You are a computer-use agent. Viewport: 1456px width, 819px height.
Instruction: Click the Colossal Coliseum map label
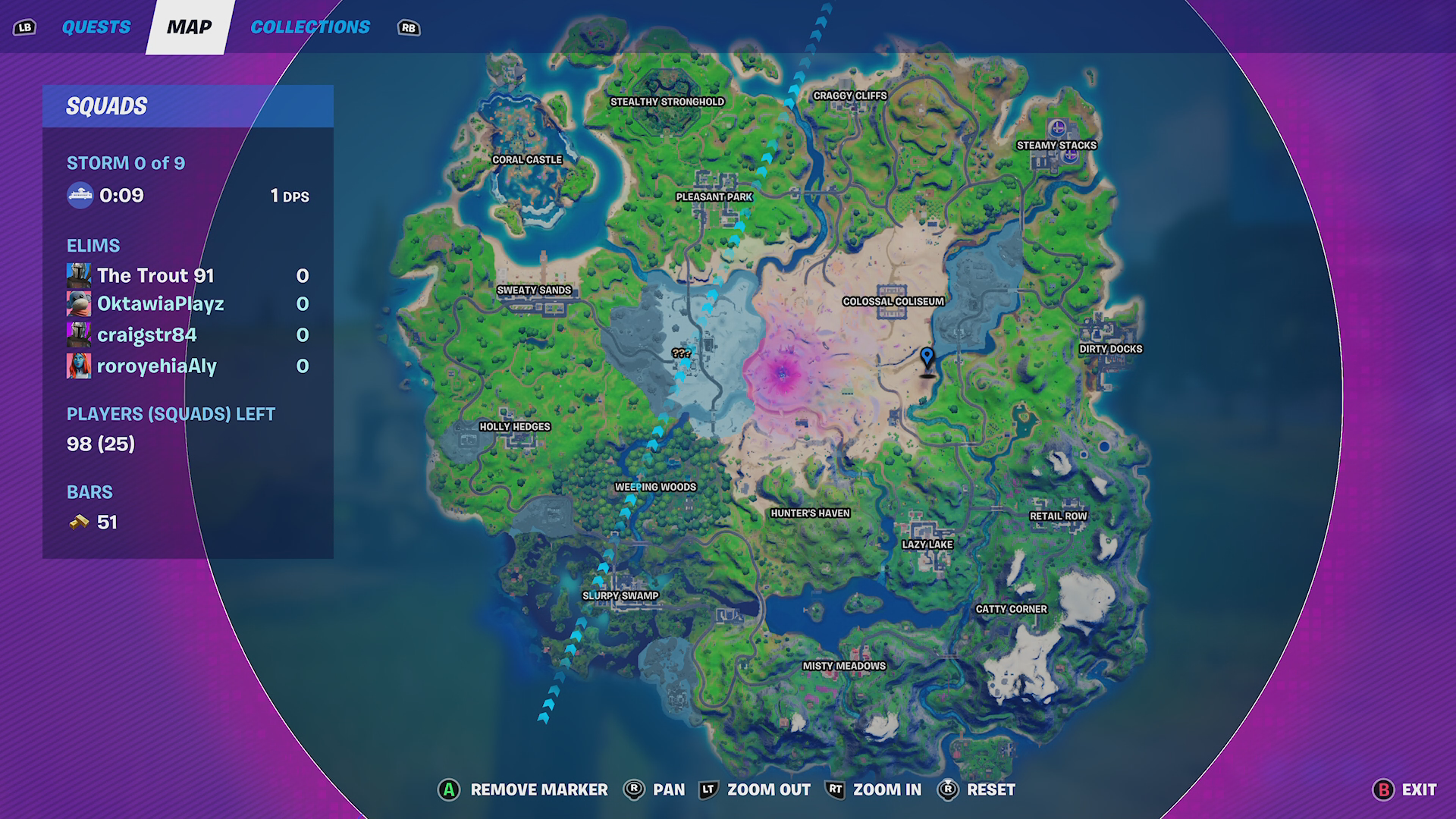893,301
